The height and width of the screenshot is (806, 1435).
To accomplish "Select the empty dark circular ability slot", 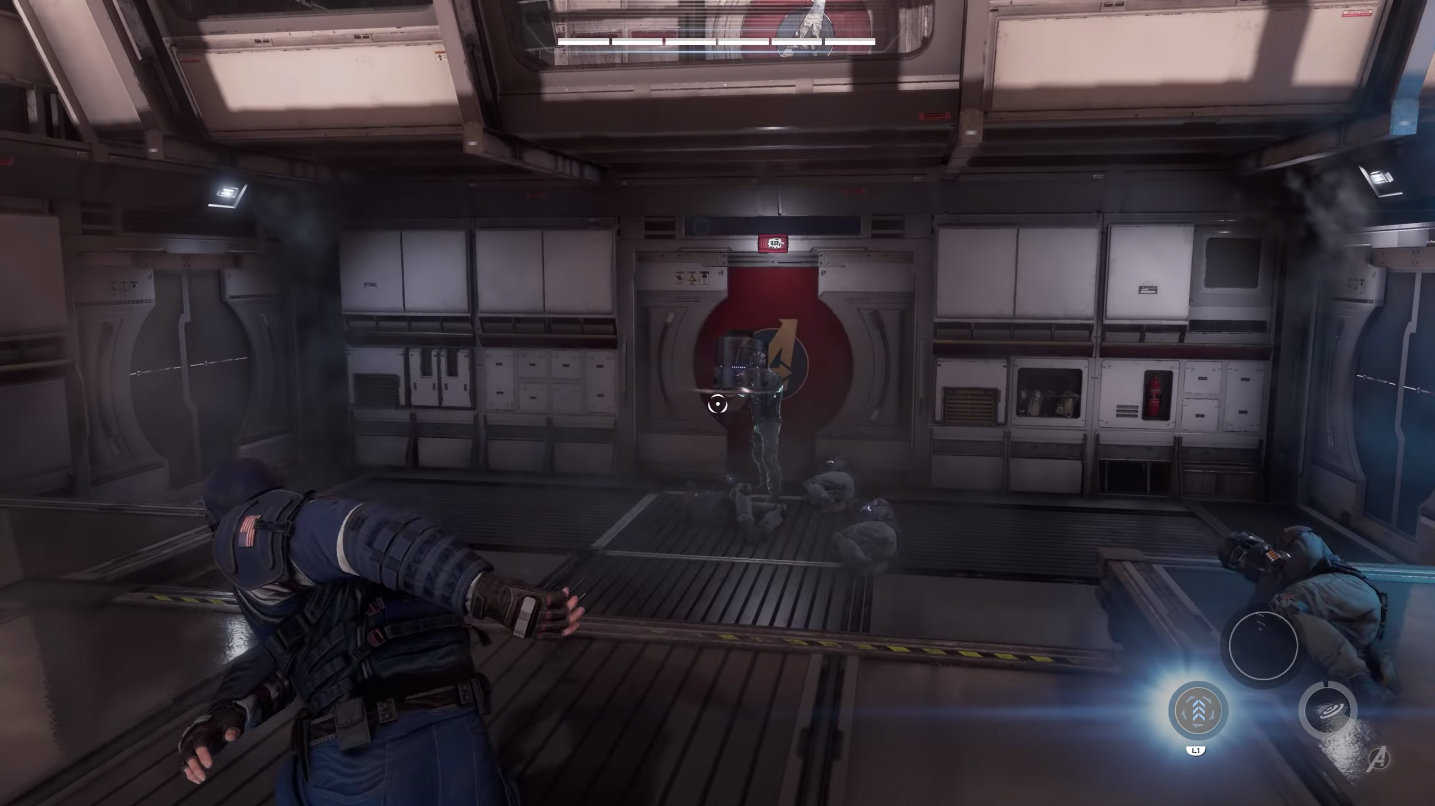I will click(x=1263, y=646).
